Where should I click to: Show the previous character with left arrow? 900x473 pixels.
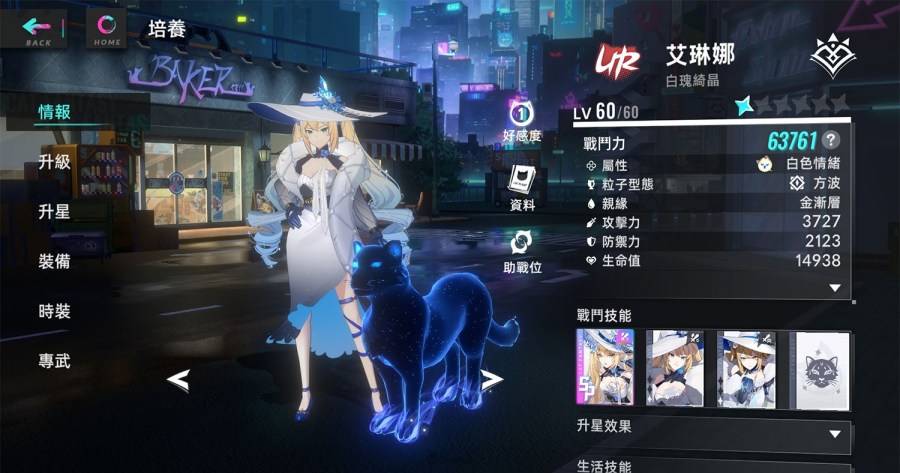click(x=178, y=379)
